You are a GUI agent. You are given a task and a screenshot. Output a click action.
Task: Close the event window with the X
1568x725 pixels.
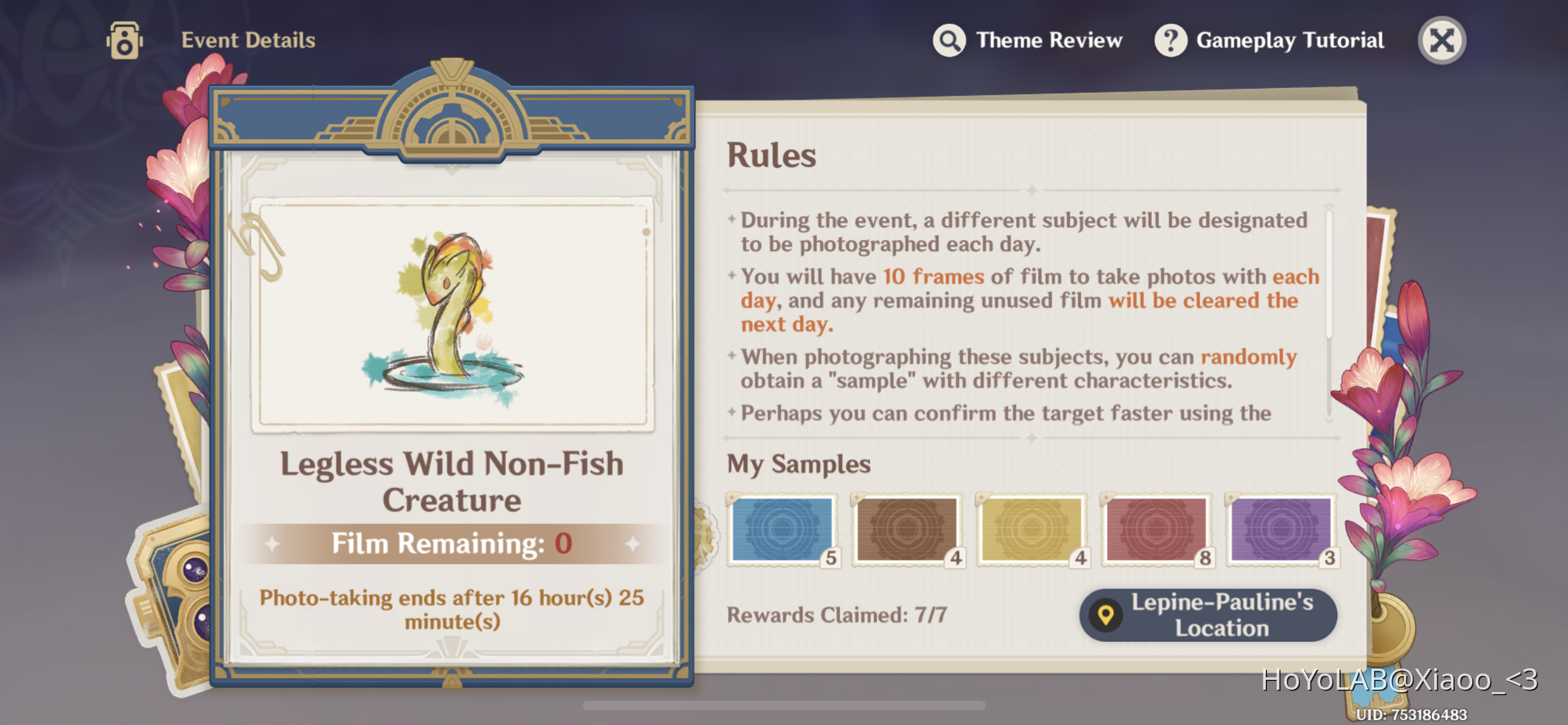point(1442,40)
